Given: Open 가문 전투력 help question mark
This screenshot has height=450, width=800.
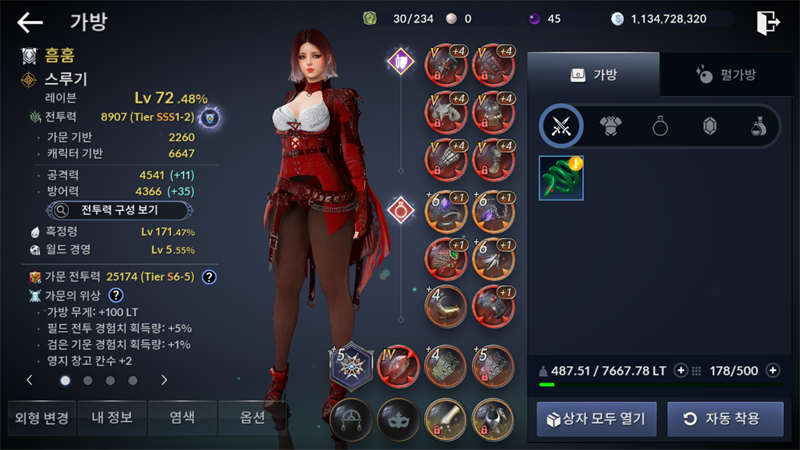Looking at the screenshot, I should coord(209,276).
